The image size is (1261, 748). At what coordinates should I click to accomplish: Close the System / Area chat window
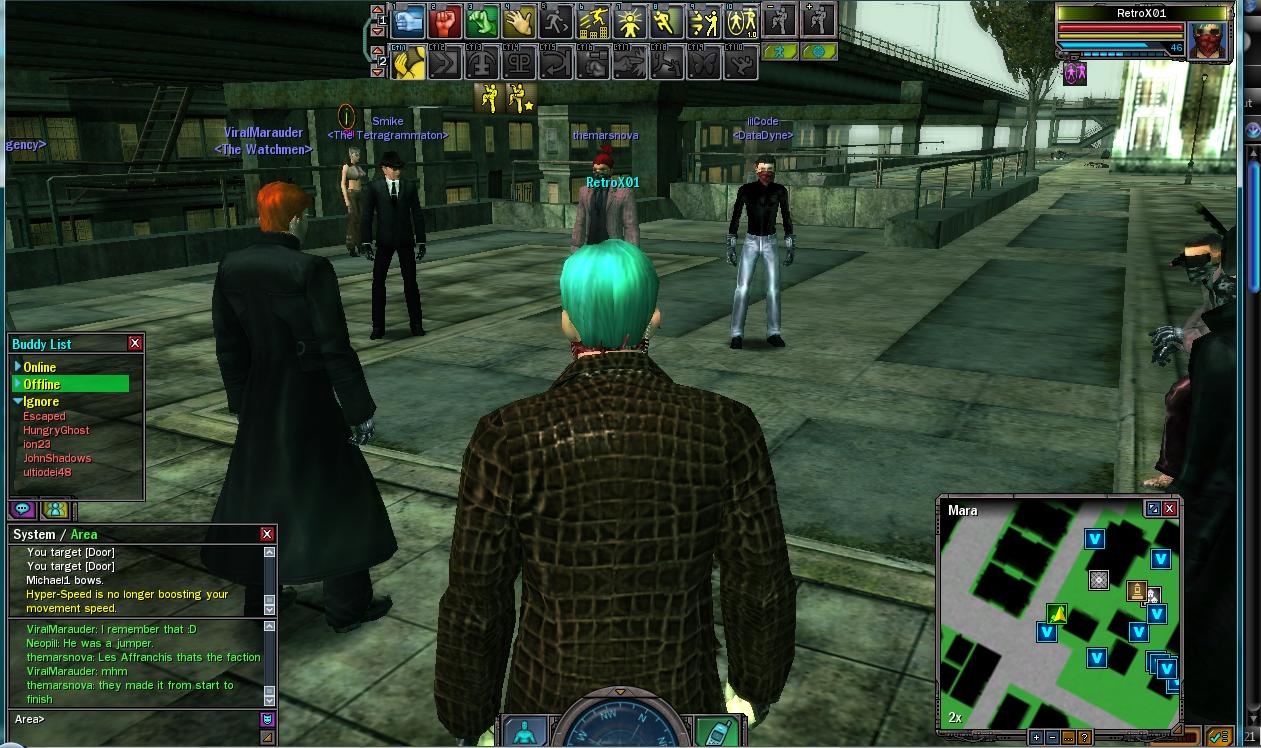(x=267, y=534)
